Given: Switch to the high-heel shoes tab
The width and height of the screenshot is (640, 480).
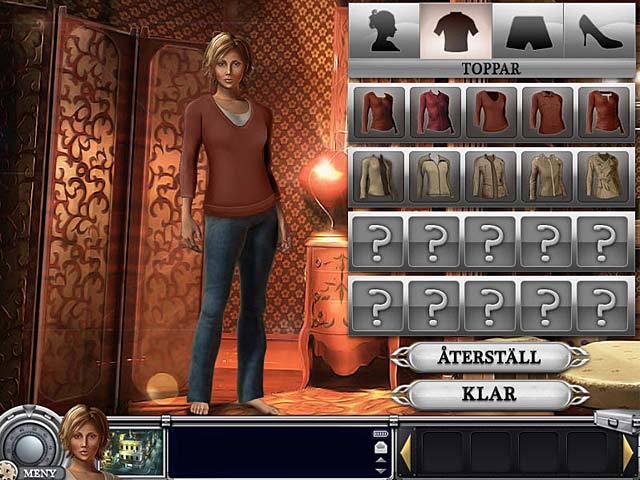Looking at the screenshot, I should click(600, 30).
